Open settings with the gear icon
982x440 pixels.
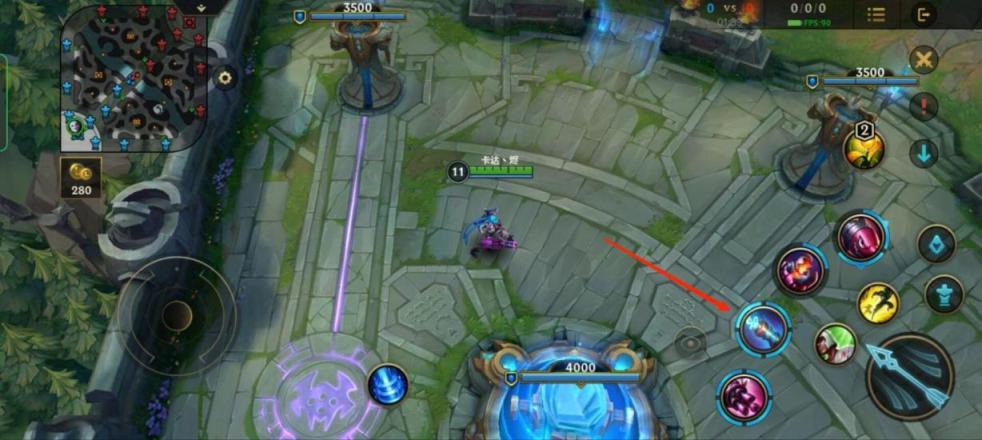(226, 77)
